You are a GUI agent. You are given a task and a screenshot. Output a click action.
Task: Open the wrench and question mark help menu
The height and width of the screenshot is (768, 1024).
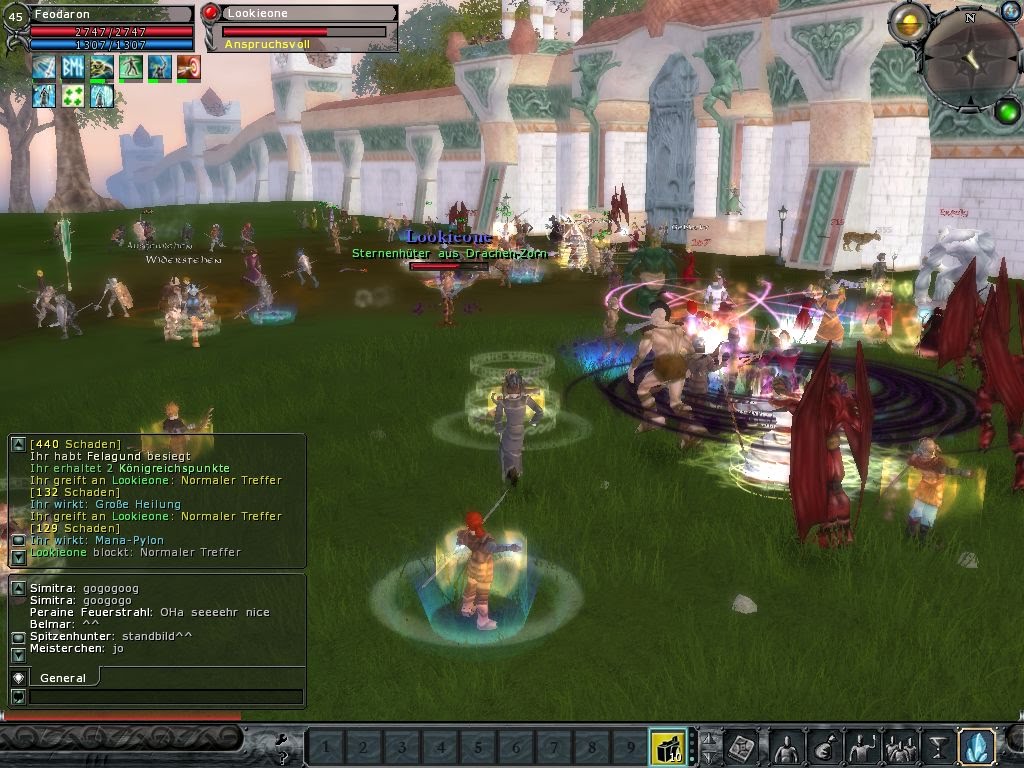pos(282,745)
